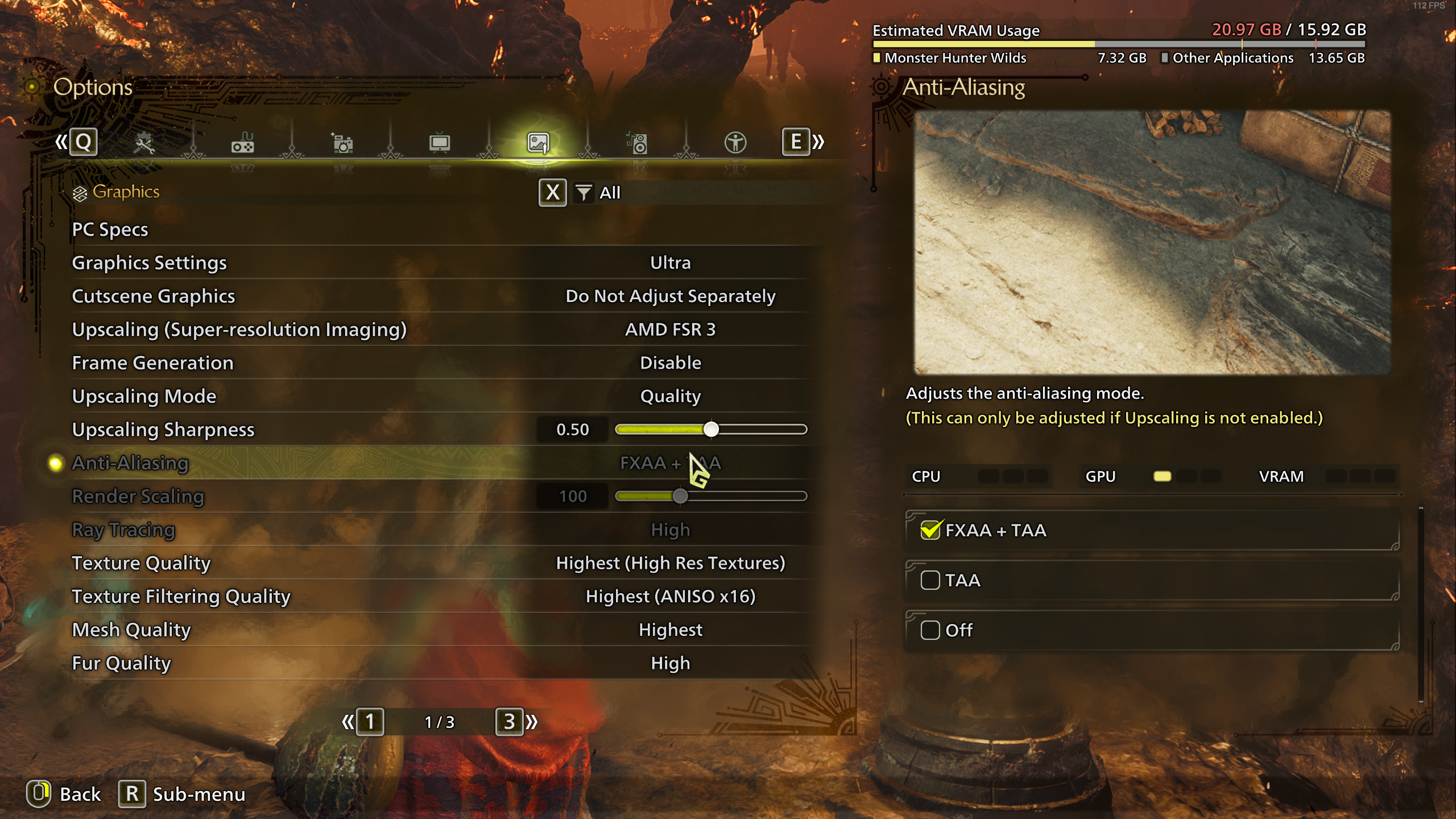
Task: Check the FXAA + TAA option
Action: tap(930, 531)
